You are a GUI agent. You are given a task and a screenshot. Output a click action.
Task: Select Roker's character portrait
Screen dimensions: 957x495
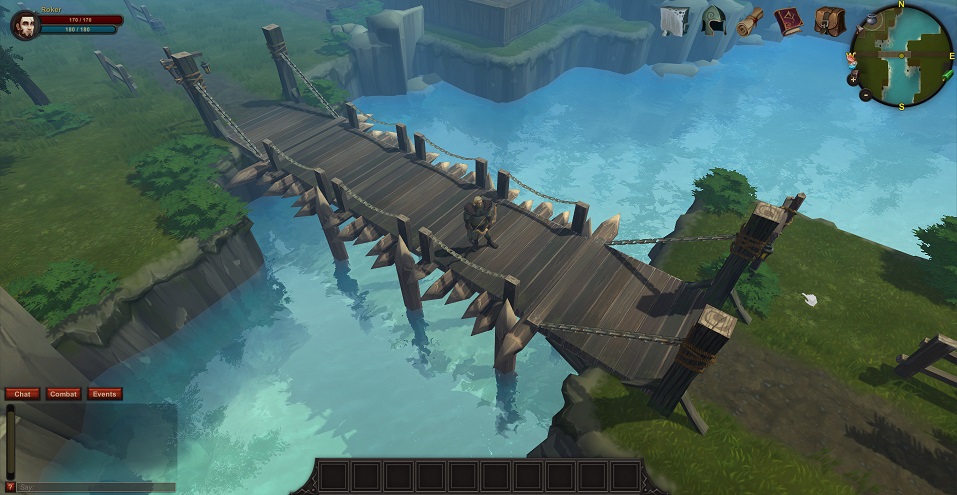click(x=24, y=23)
